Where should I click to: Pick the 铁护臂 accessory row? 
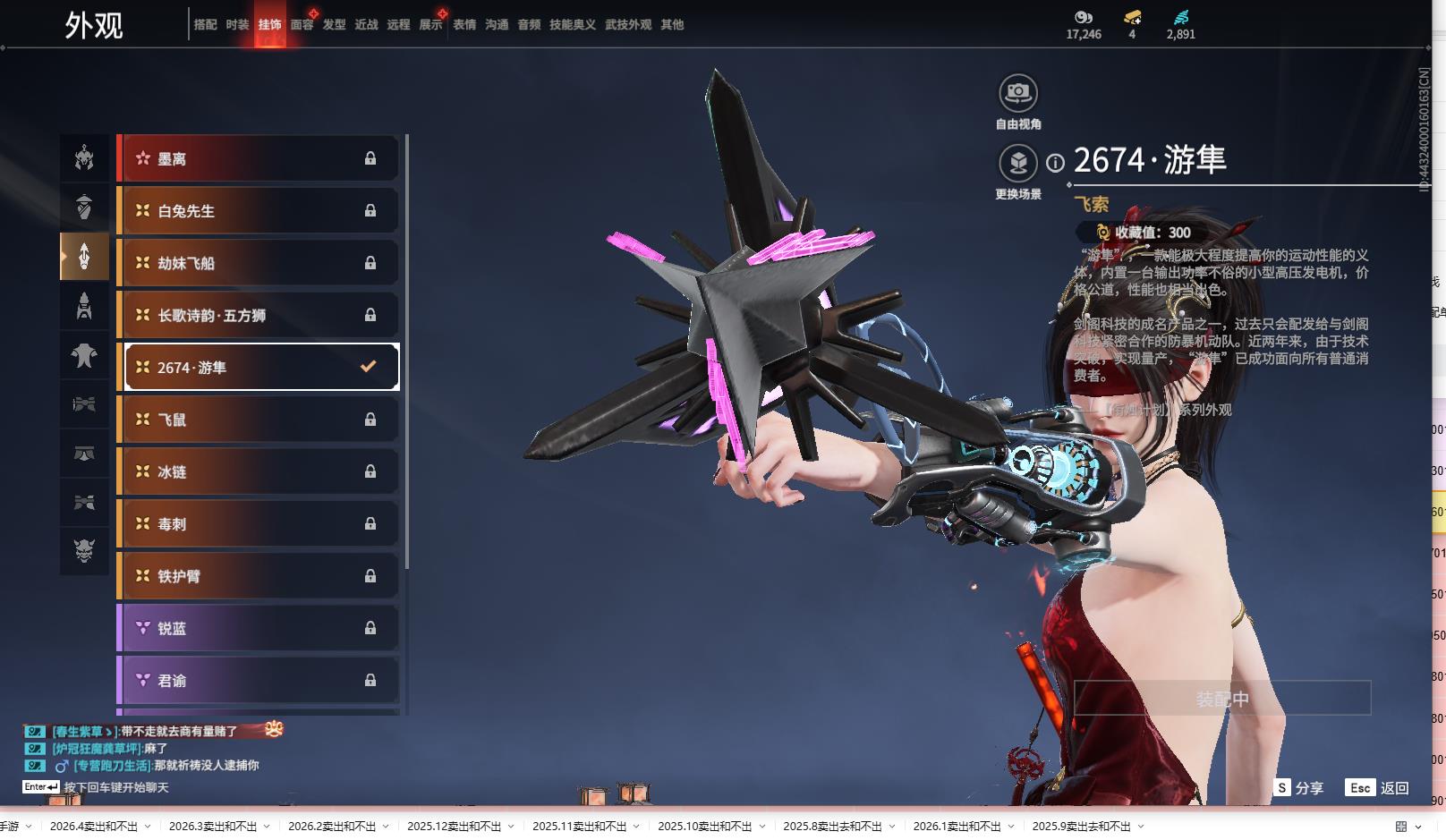coord(259,576)
